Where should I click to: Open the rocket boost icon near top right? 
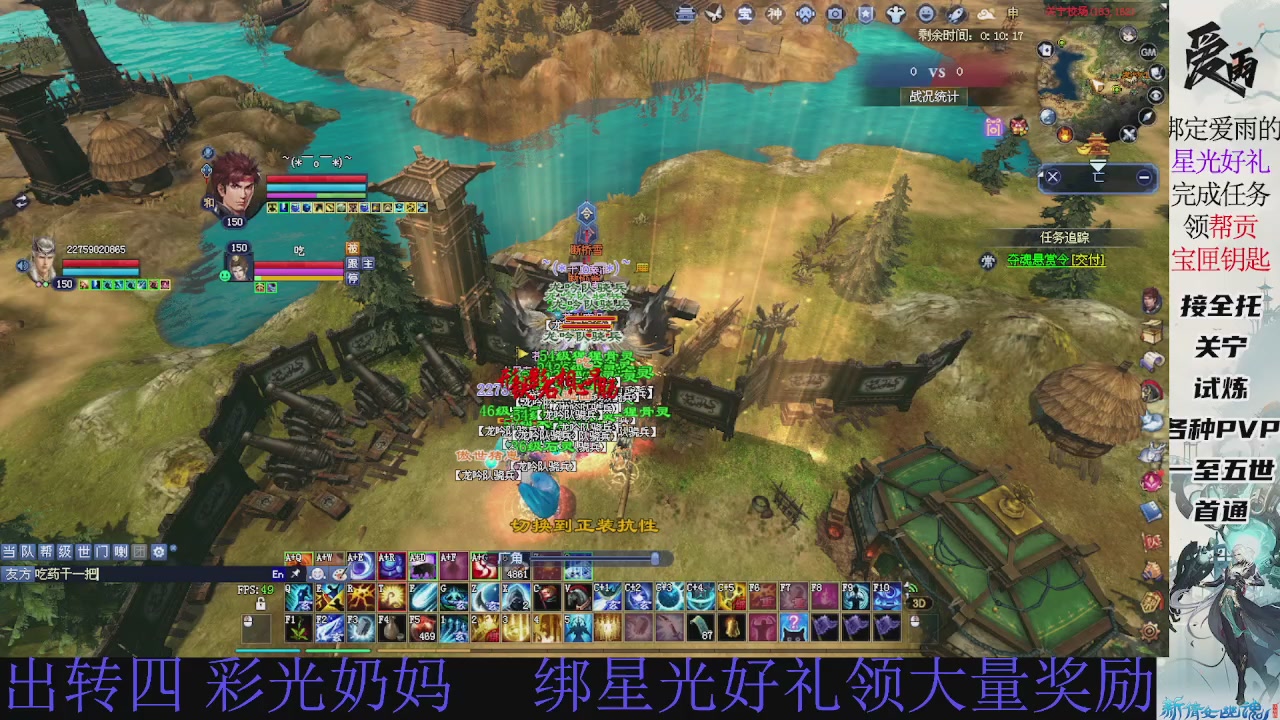point(954,13)
